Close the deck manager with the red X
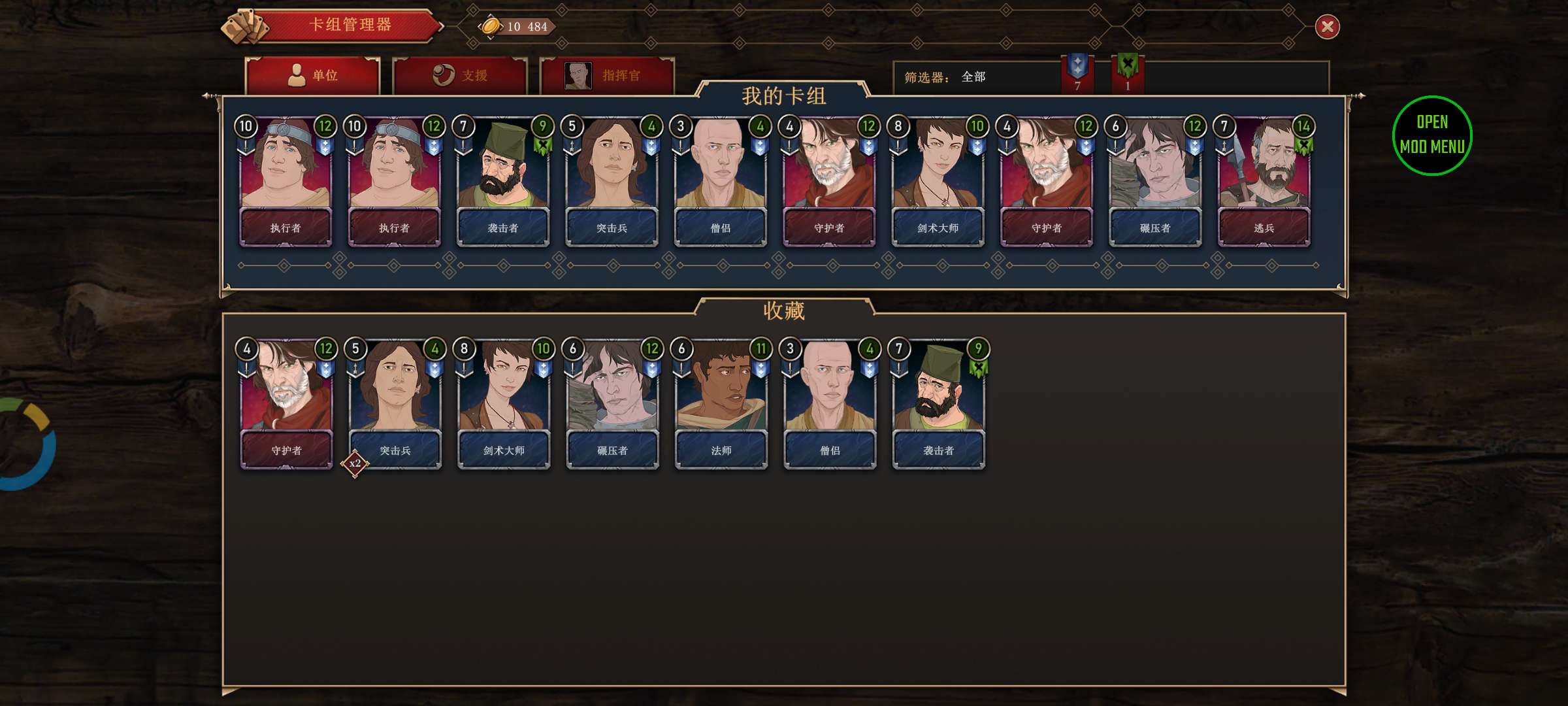1568x706 pixels. point(1327,27)
